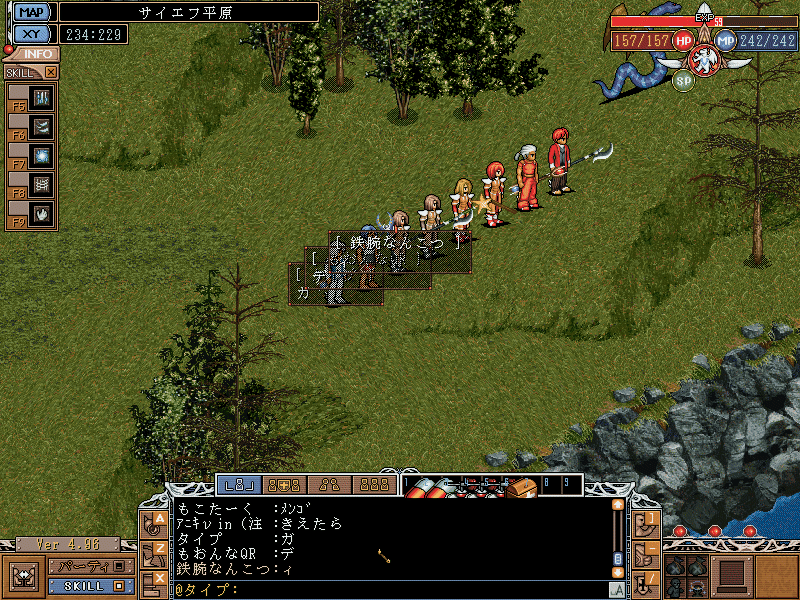This screenshot has height=600, width=800.
Task: Use the F6 skill icon
Action: pyautogui.click(x=41, y=126)
